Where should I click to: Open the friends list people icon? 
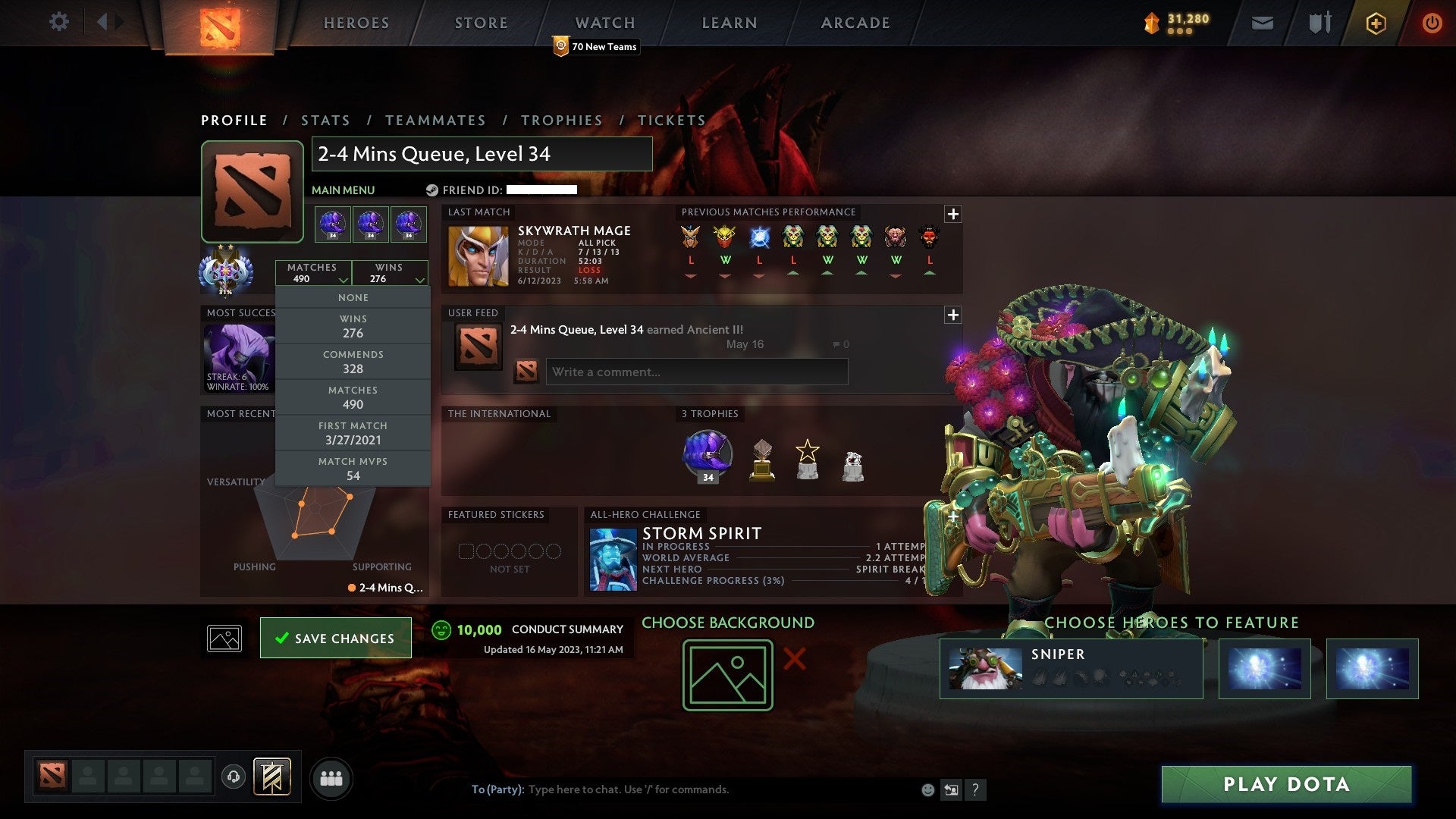pos(331,777)
